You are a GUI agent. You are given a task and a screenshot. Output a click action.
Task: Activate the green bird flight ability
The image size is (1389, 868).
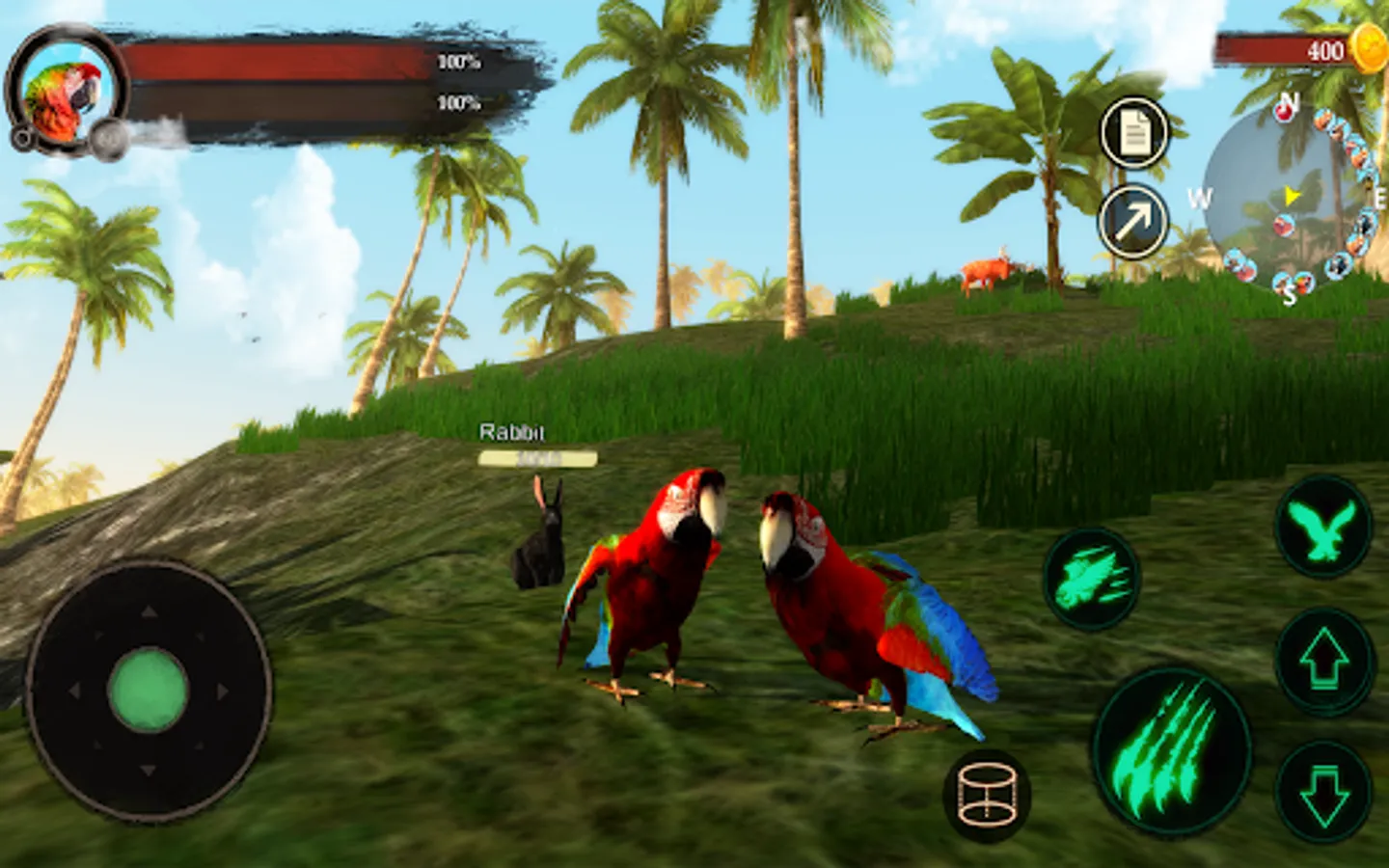pyautogui.click(x=1323, y=529)
